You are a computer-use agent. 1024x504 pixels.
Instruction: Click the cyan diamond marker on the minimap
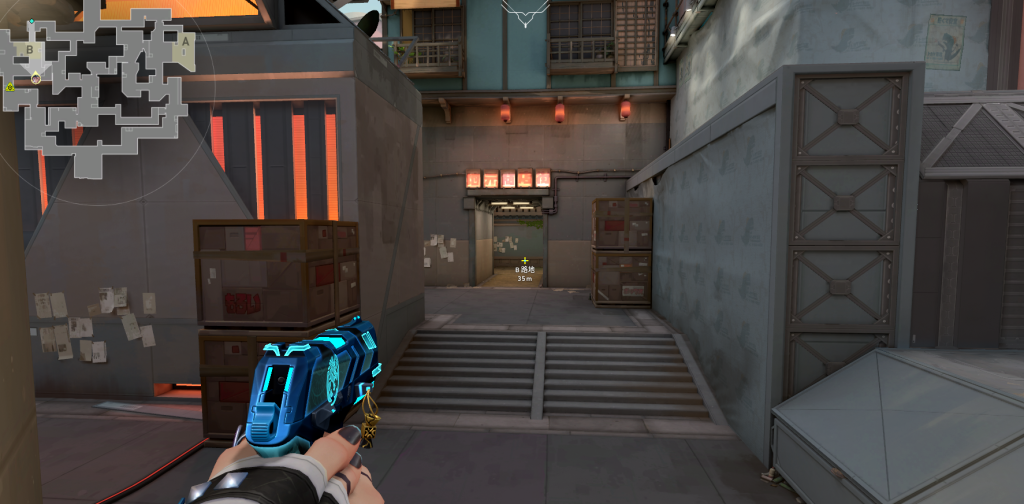(x=31, y=21)
